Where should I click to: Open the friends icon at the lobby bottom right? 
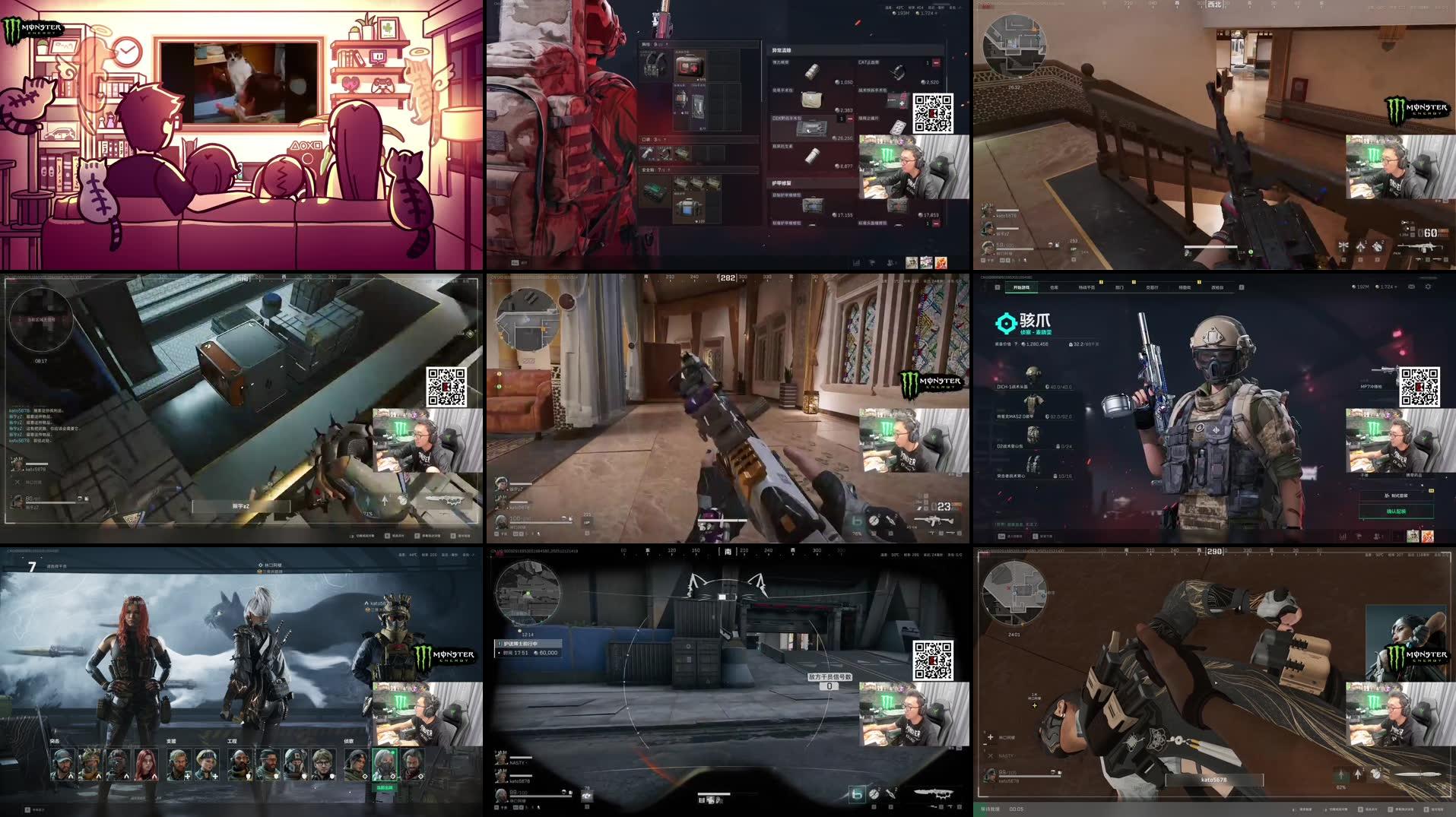1376,535
